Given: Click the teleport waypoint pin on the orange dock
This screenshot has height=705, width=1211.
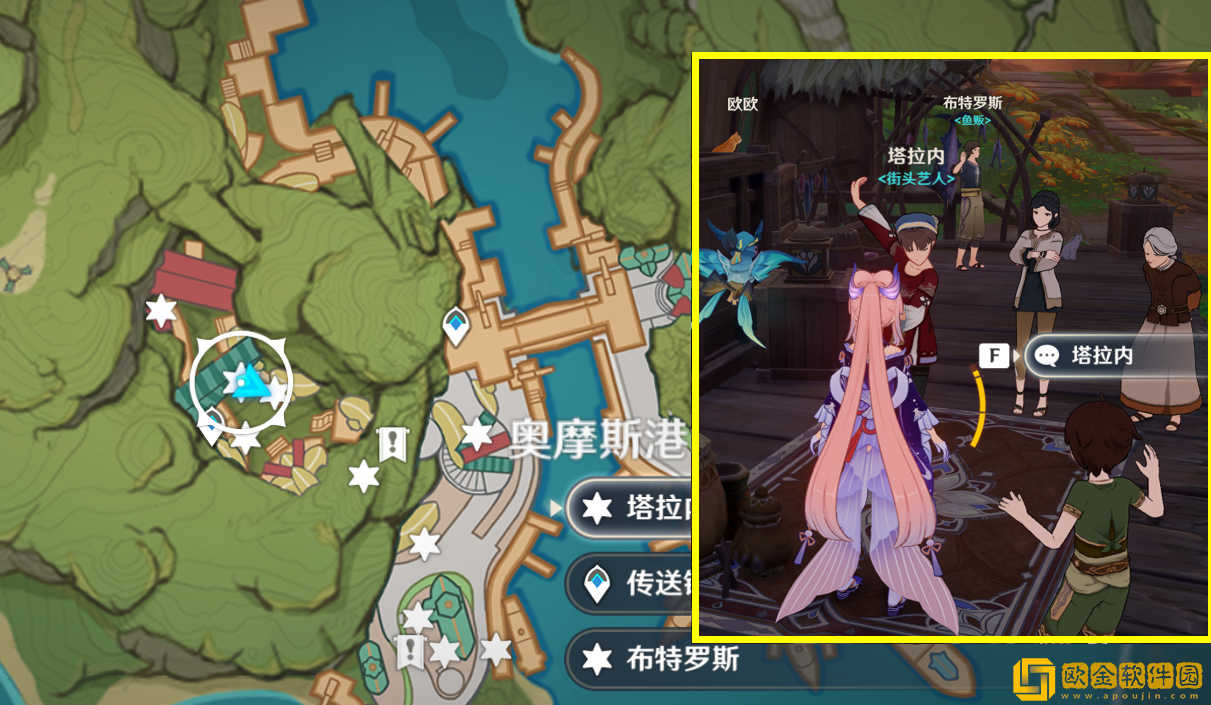Looking at the screenshot, I should 456,325.
